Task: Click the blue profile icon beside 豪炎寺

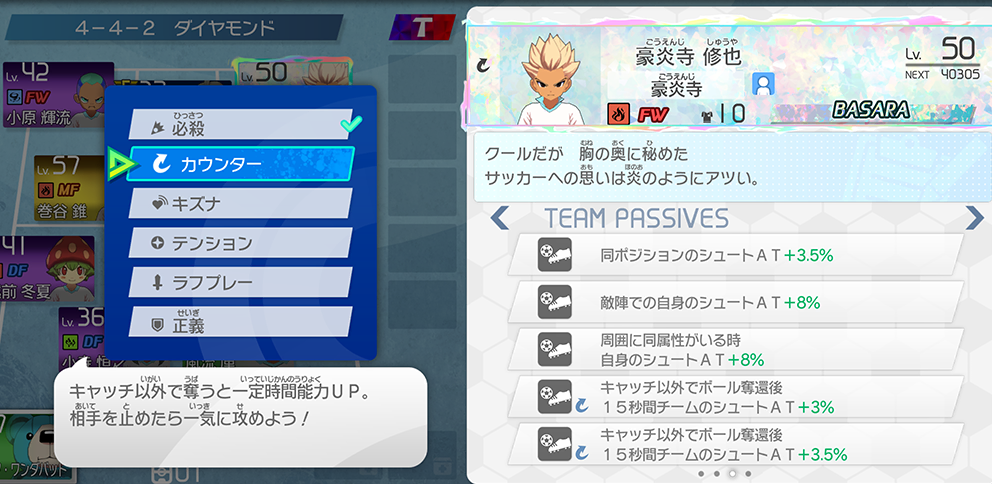Action: pyautogui.click(x=765, y=85)
